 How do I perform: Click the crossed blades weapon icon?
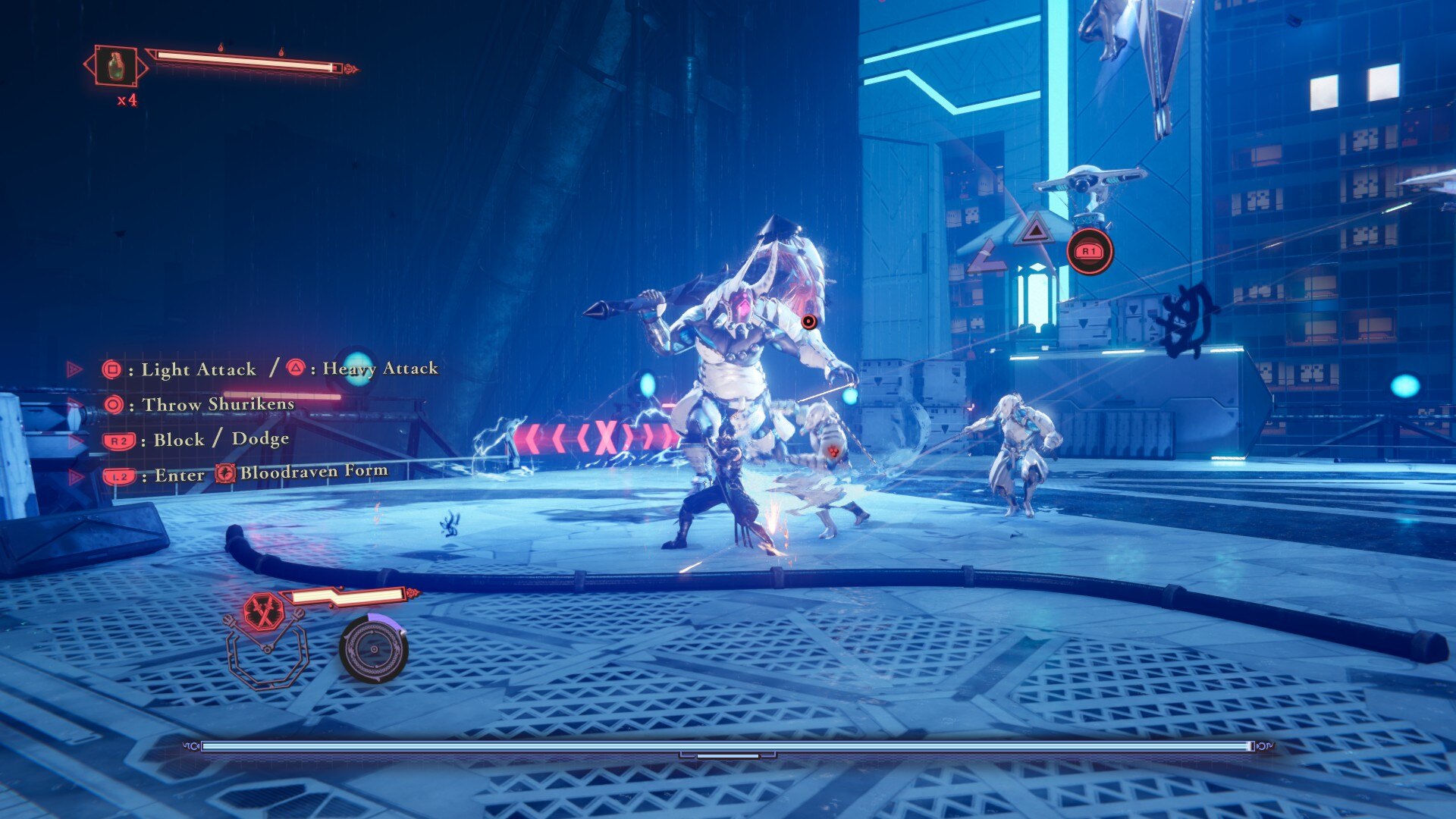[x=264, y=611]
